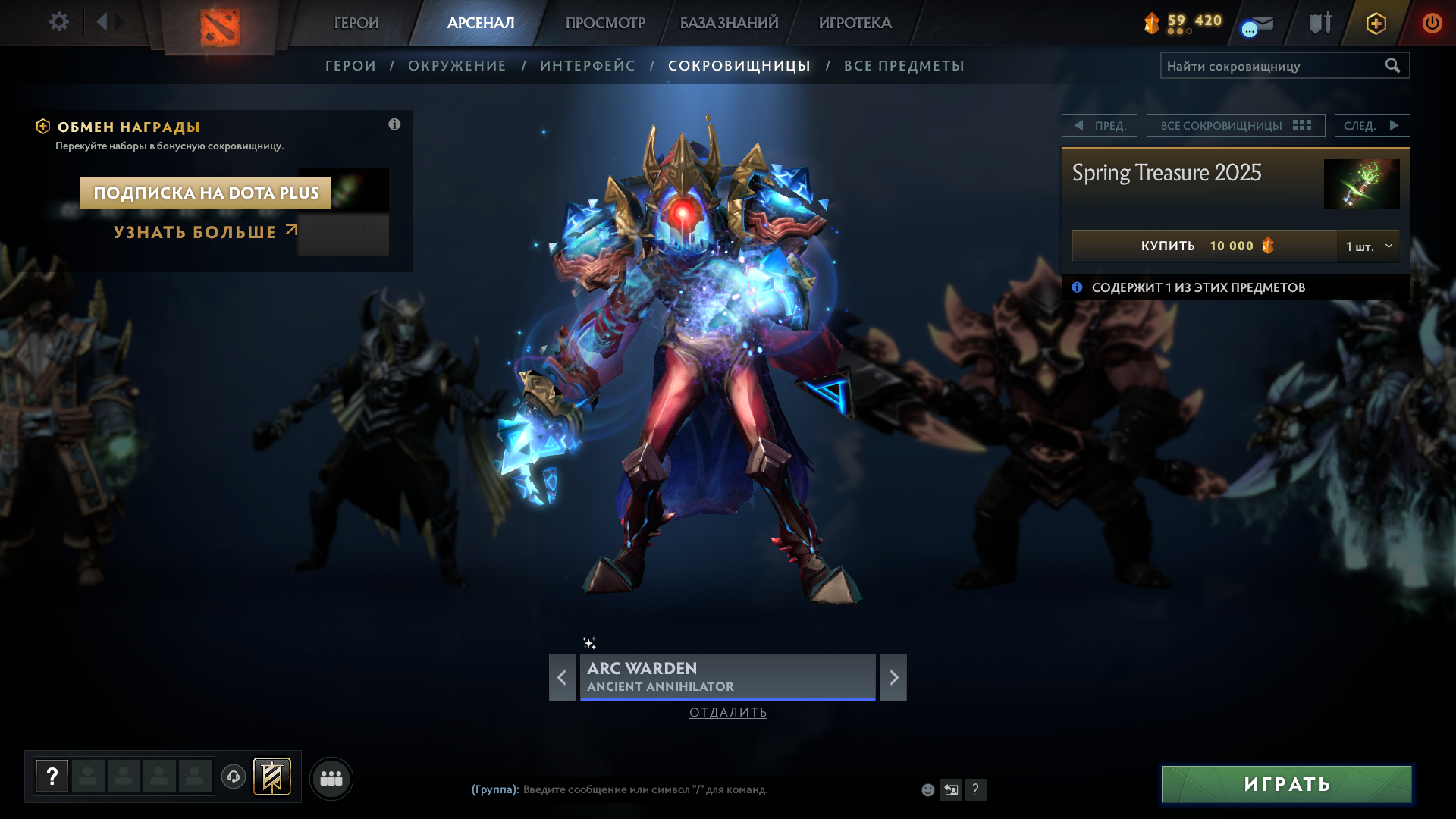Open the ИГРОТЕКА tab
1456x819 pixels.
pos(855,23)
